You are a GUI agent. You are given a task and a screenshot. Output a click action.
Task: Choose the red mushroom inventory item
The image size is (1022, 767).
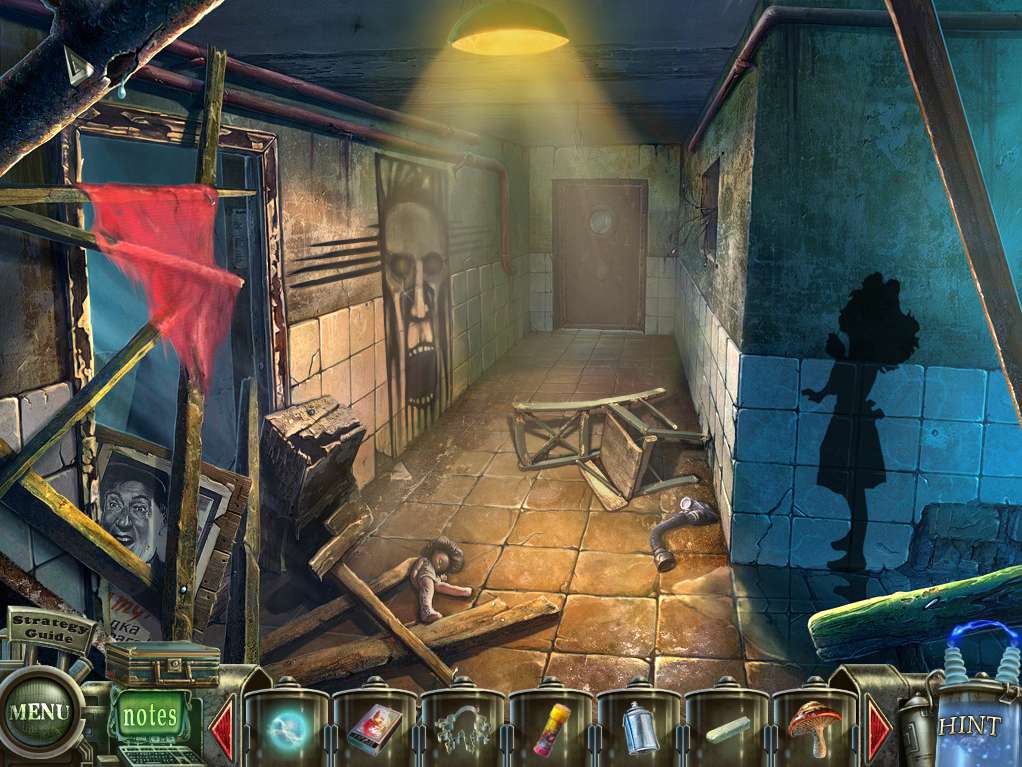[x=815, y=727]
